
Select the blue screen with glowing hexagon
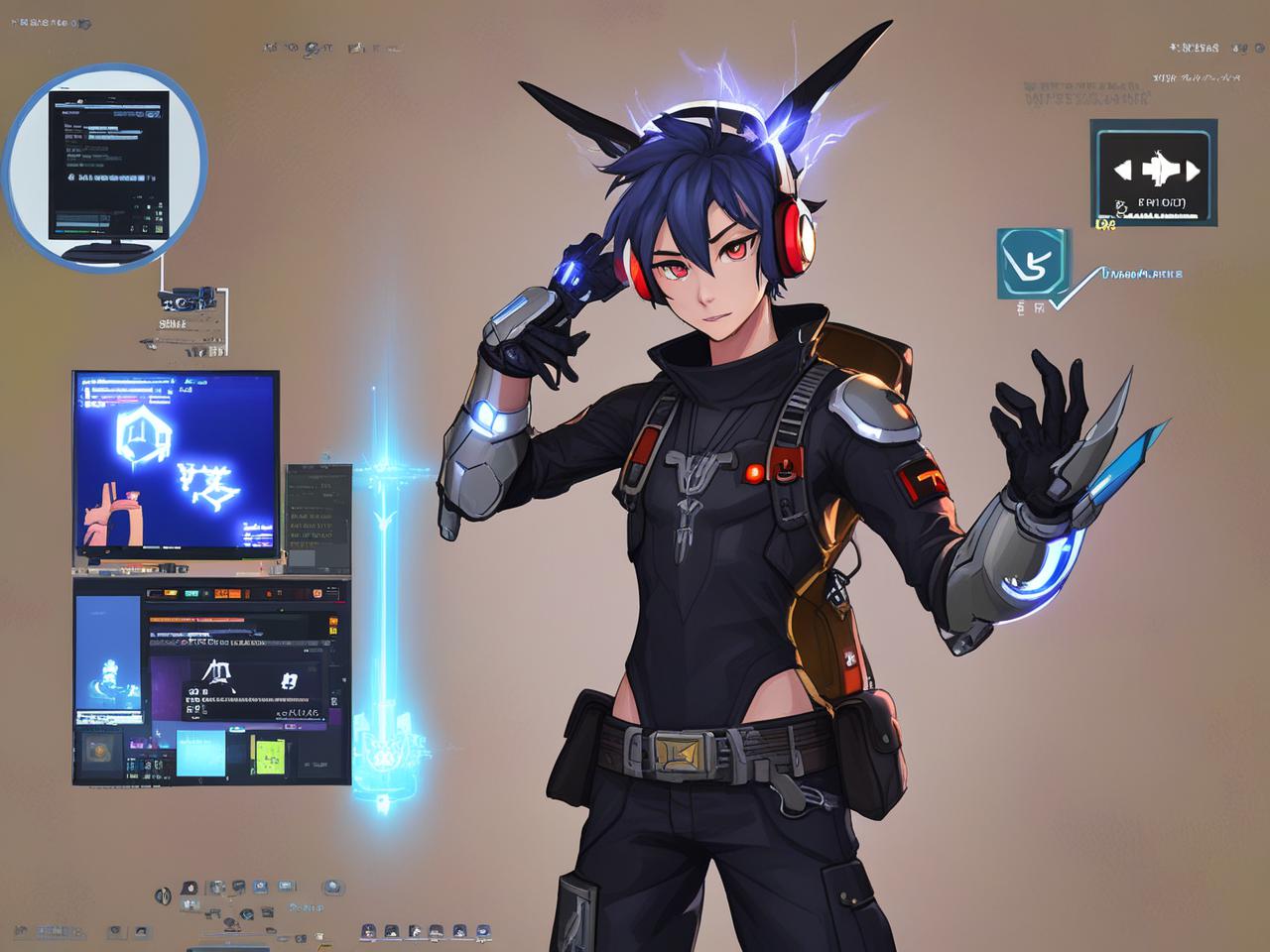pos(176,462)
